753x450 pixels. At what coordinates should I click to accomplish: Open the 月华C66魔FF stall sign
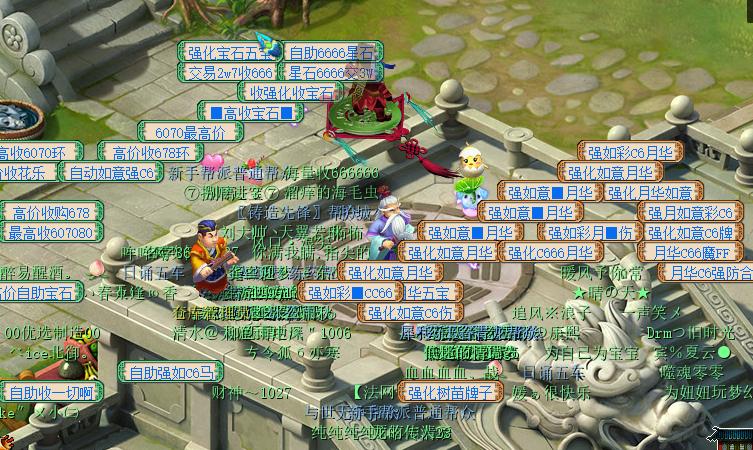click(692, 252)
